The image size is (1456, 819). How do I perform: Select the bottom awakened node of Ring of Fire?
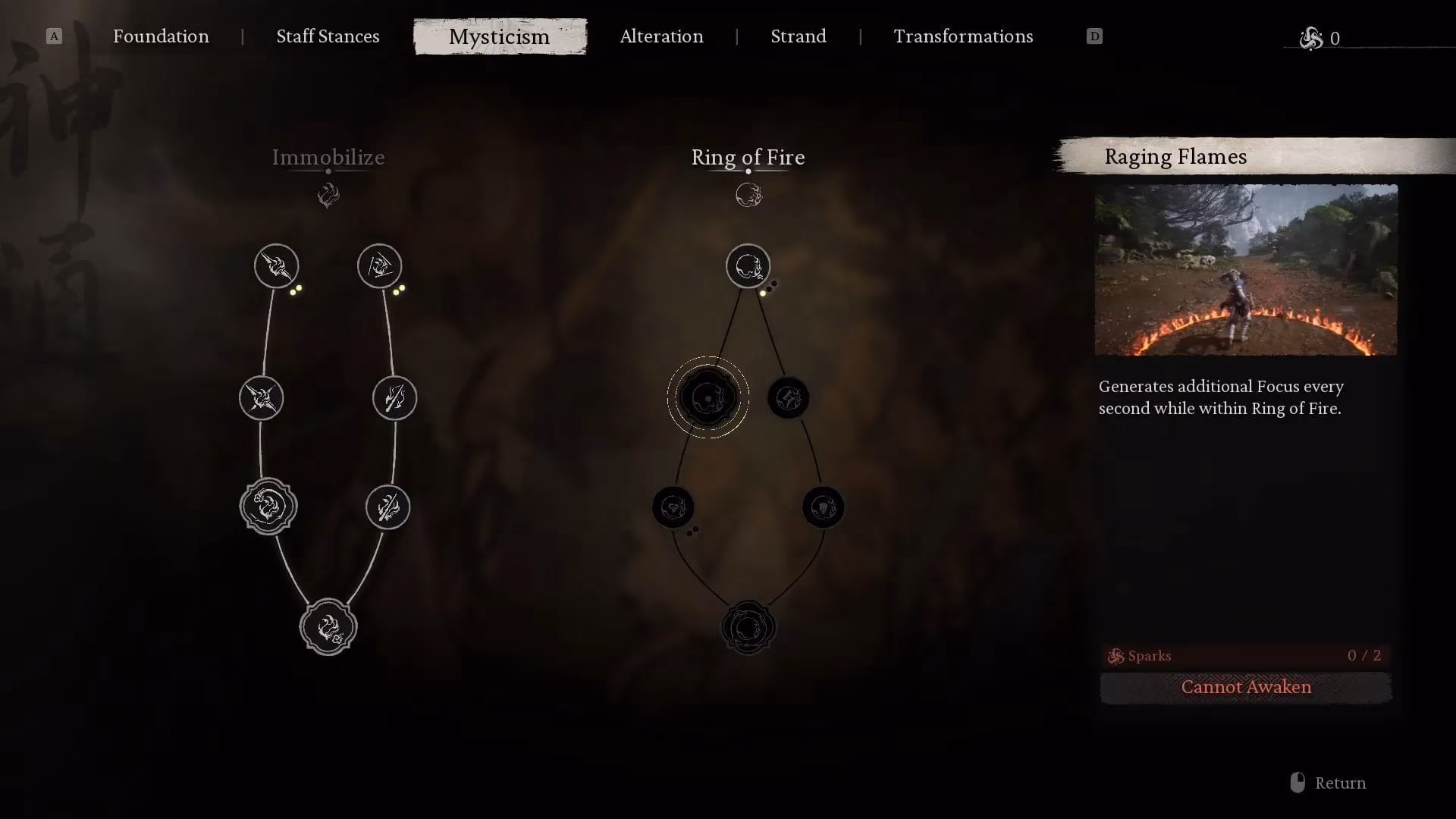[x=749, y=626]
